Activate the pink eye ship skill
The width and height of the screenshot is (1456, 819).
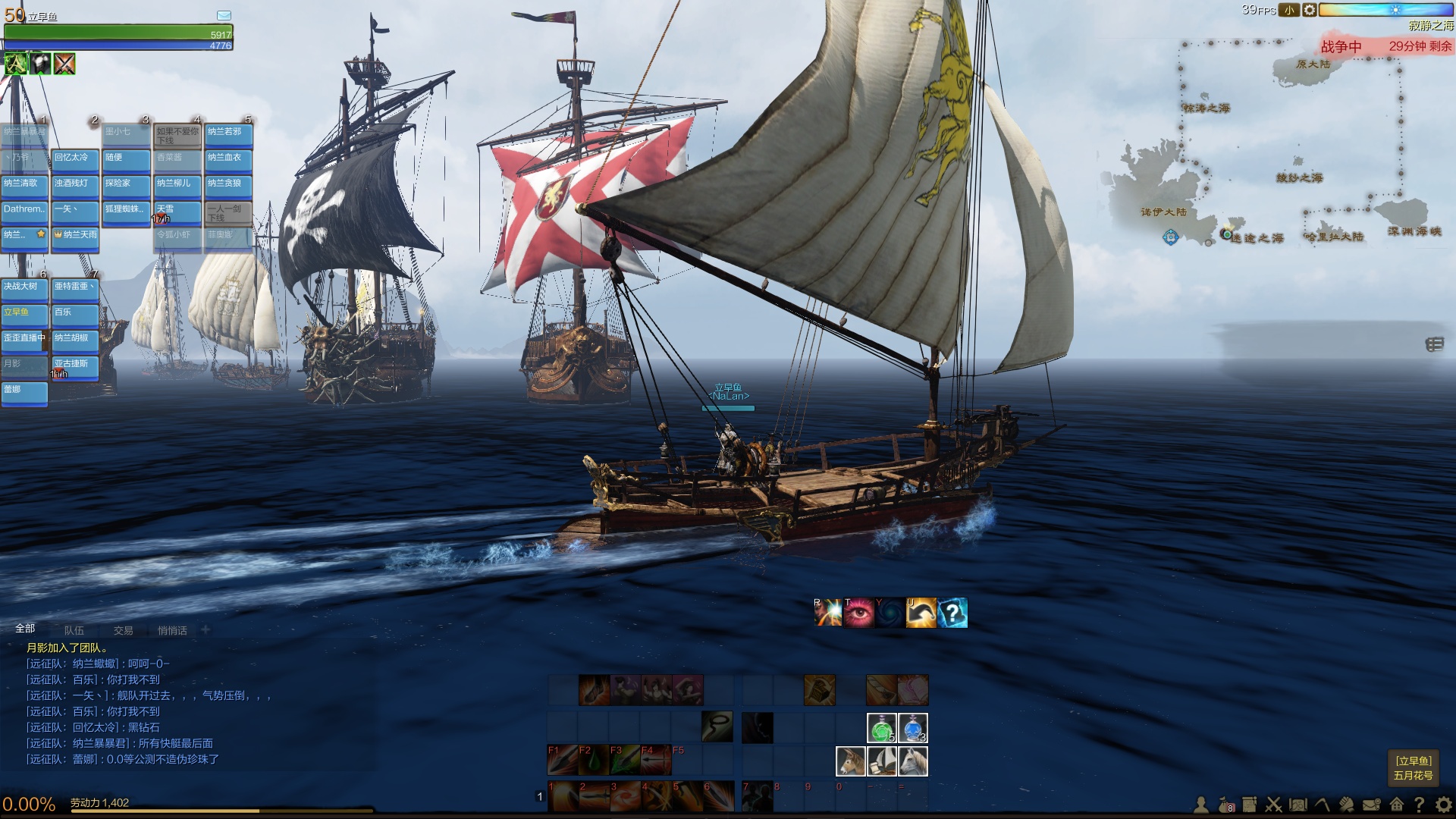(x=859, y=613)
